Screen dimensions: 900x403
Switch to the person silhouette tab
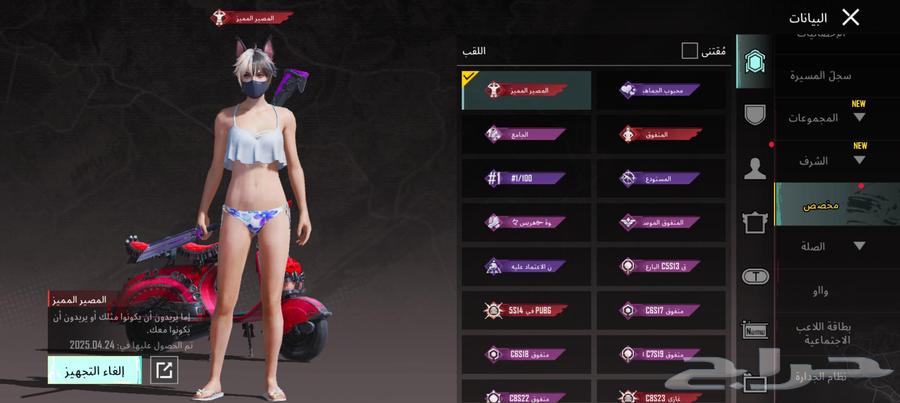pos(755,167)
